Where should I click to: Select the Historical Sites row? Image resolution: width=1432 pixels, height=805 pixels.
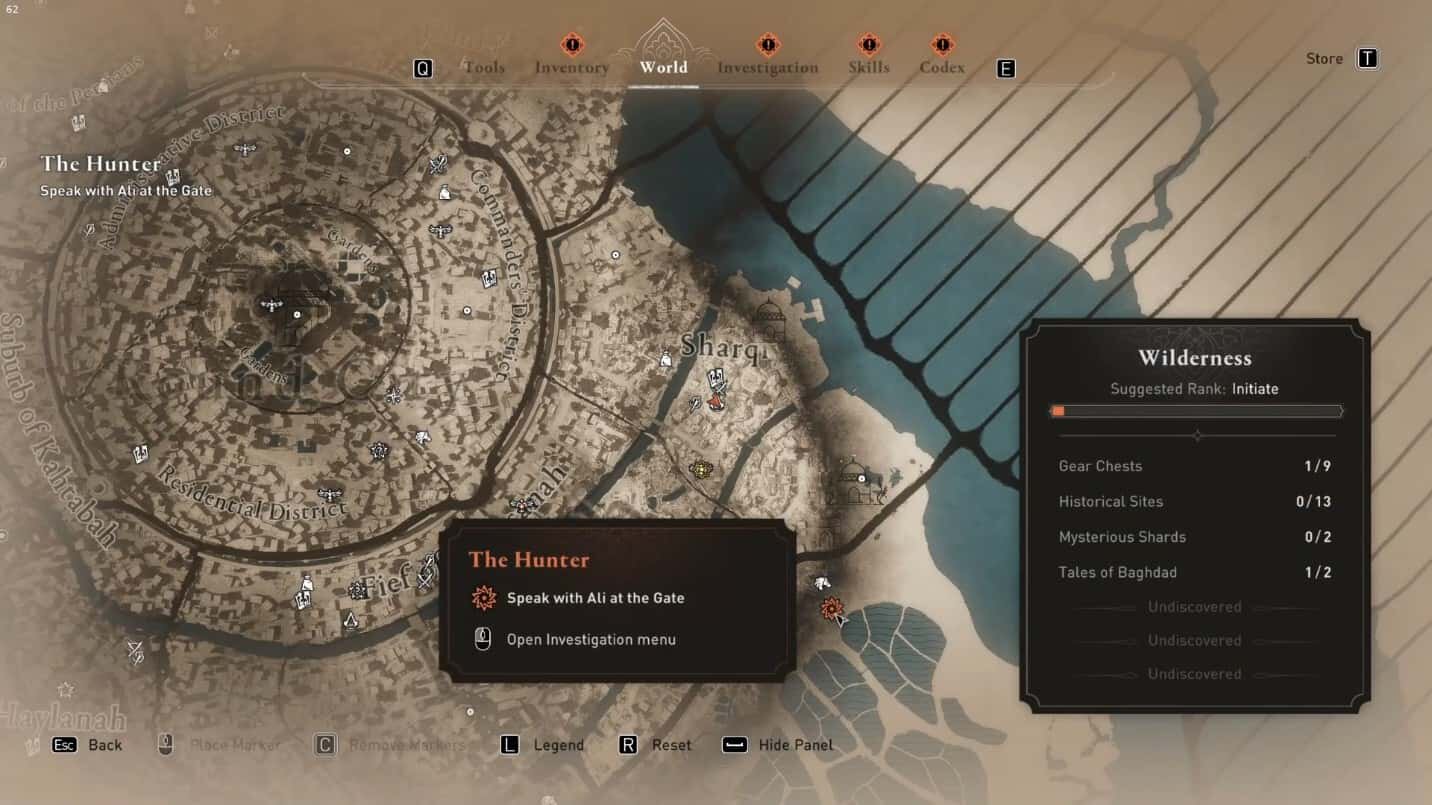pyautogui.click(x=1195, y=502)
